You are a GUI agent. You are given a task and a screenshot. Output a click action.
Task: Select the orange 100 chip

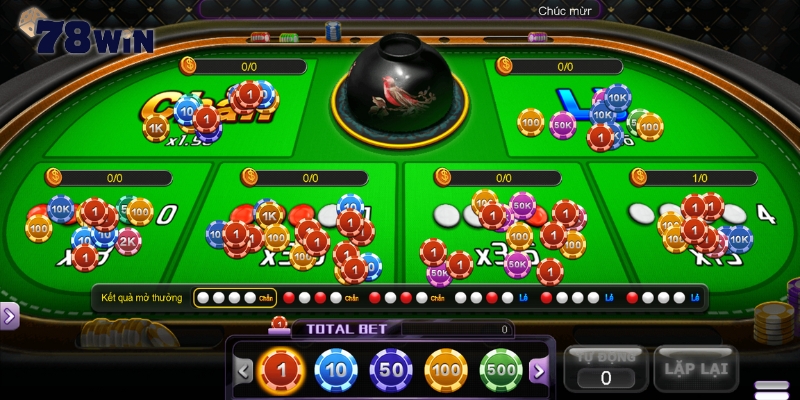pos(446,370)
